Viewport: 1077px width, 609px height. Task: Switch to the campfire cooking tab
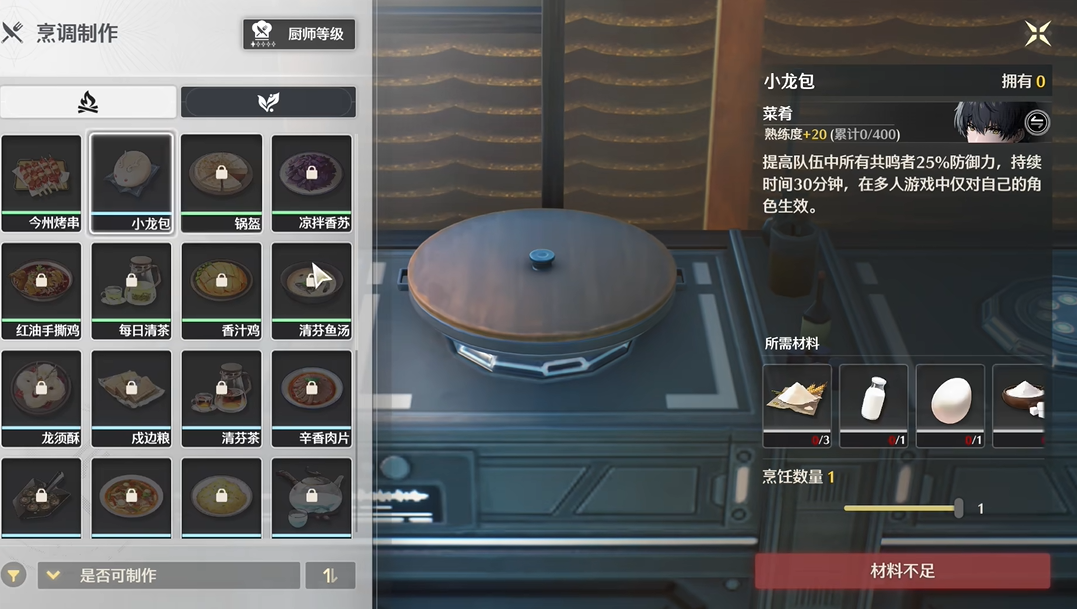point(88,102)
